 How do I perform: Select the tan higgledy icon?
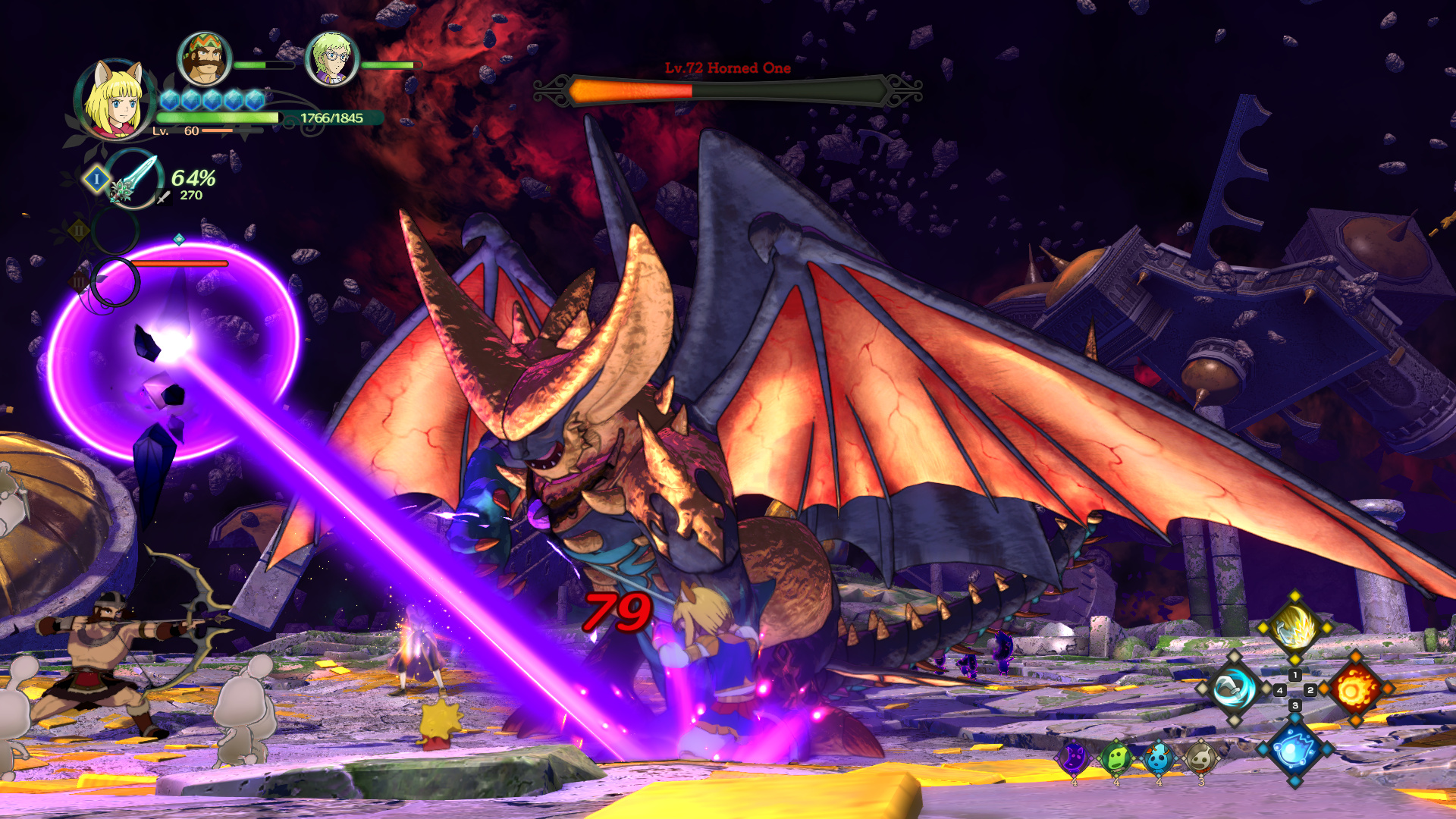click(x=1200, y=758)
